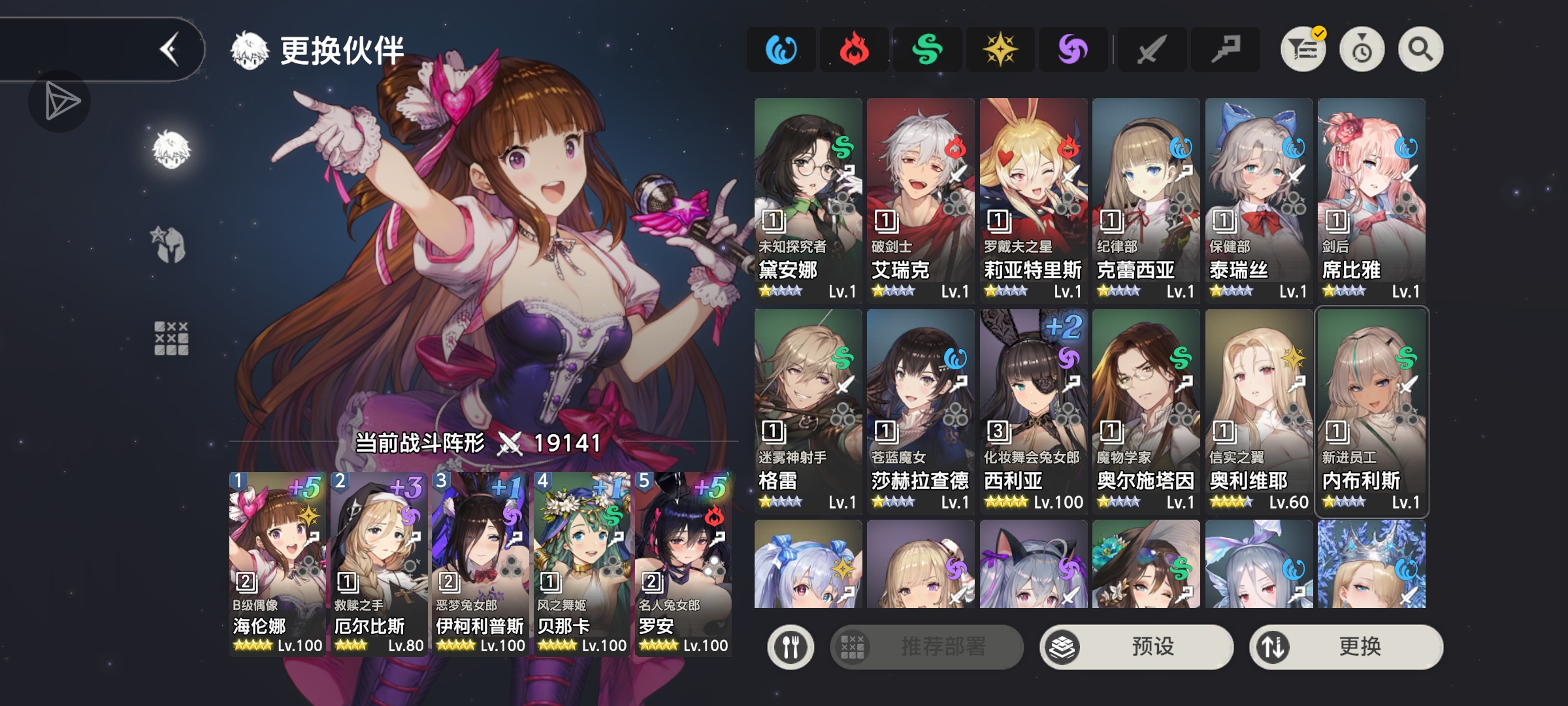Select formation slot 1 海伦娜
This screenshot has height=706, width=1568.
pyautogui.click(x=278, y=563)
